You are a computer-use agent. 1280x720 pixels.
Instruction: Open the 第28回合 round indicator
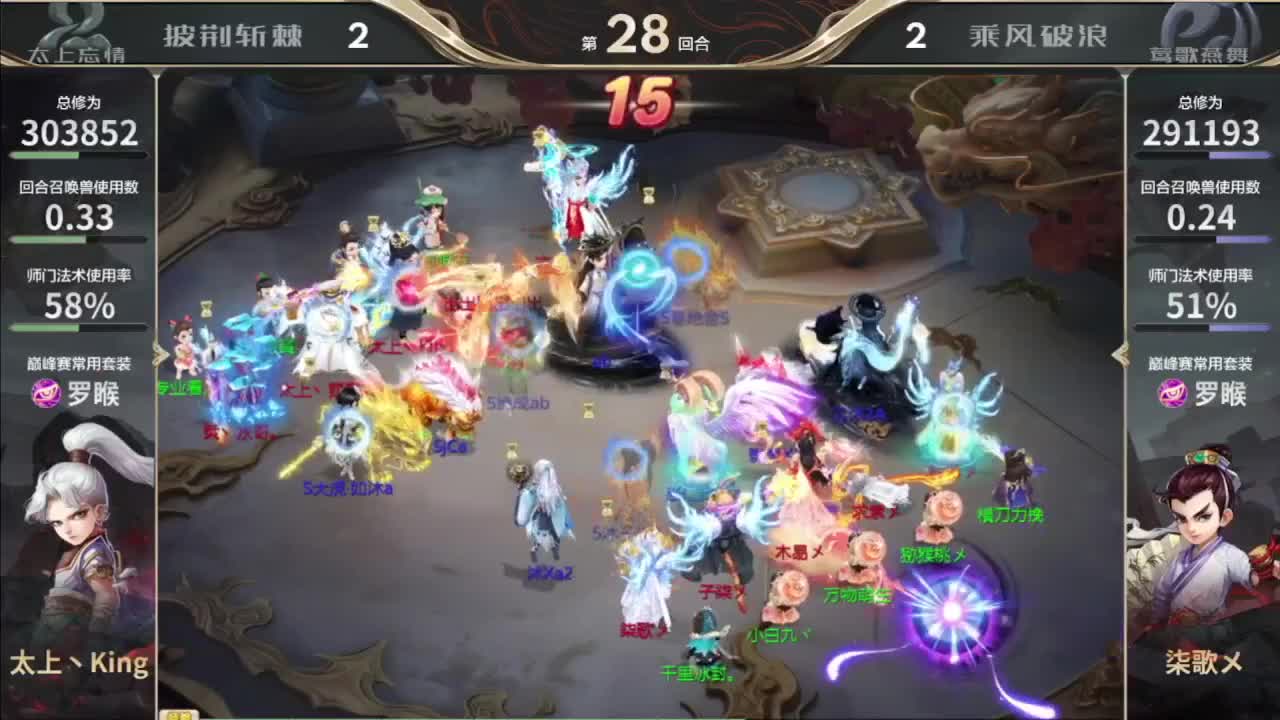coord(640,32)
